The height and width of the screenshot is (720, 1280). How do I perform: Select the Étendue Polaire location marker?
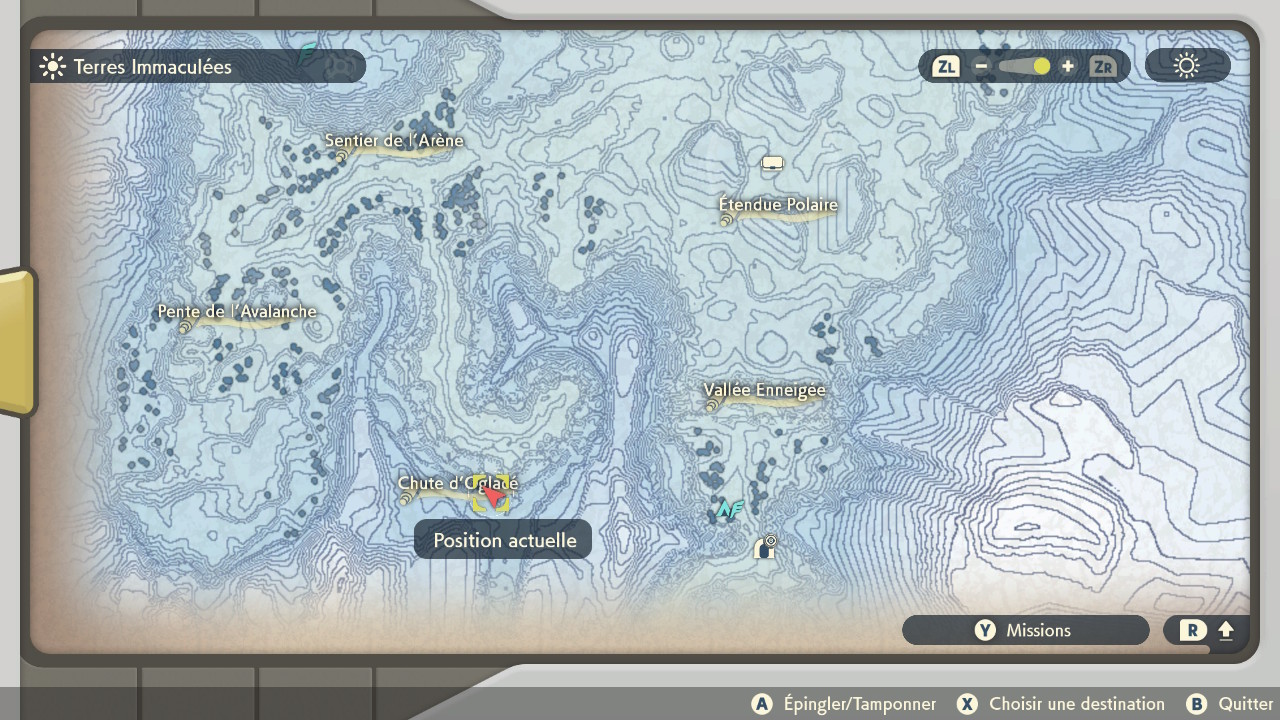click(778, 206)
